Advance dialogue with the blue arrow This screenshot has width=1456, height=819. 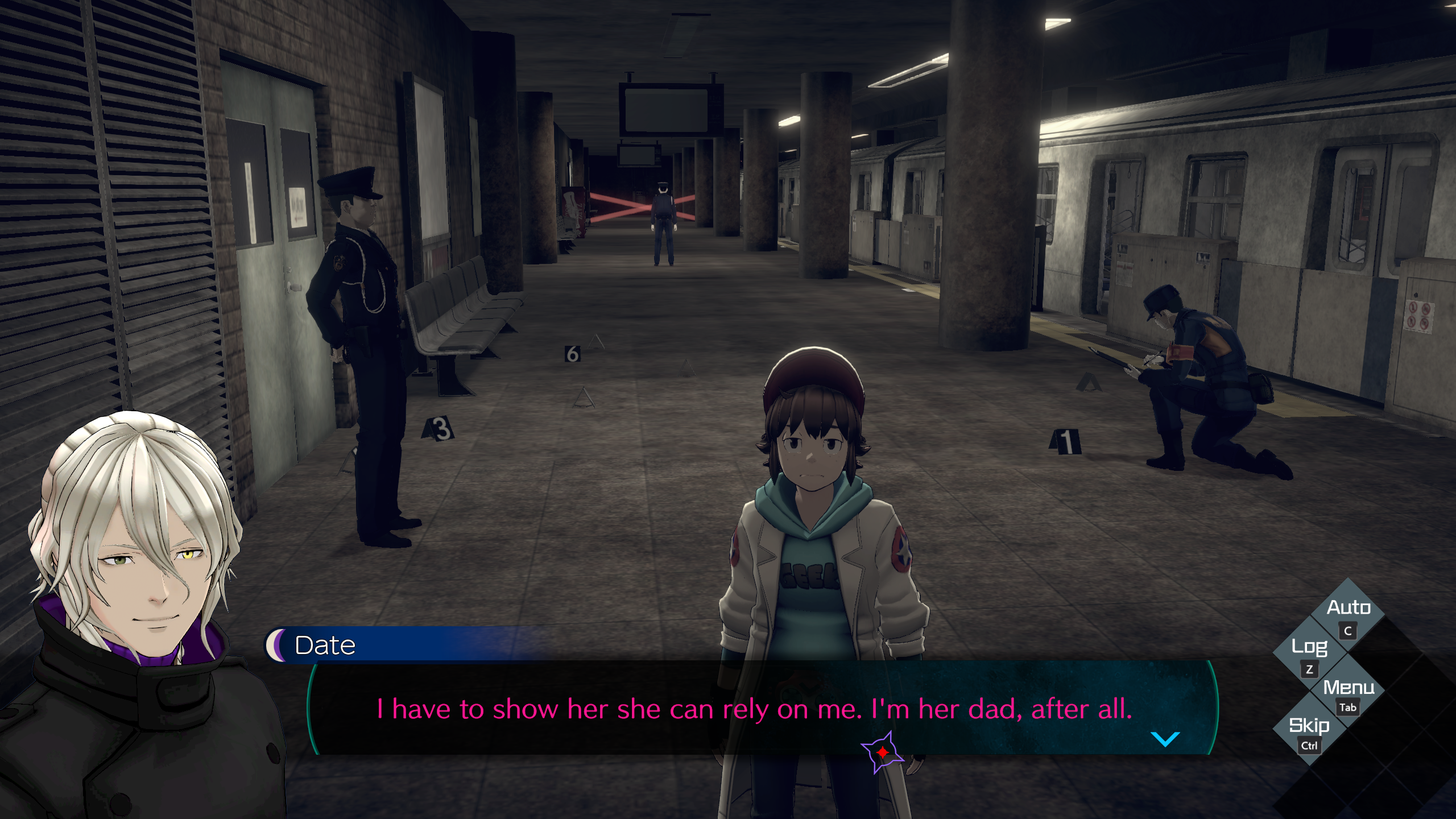(1165, 739)
